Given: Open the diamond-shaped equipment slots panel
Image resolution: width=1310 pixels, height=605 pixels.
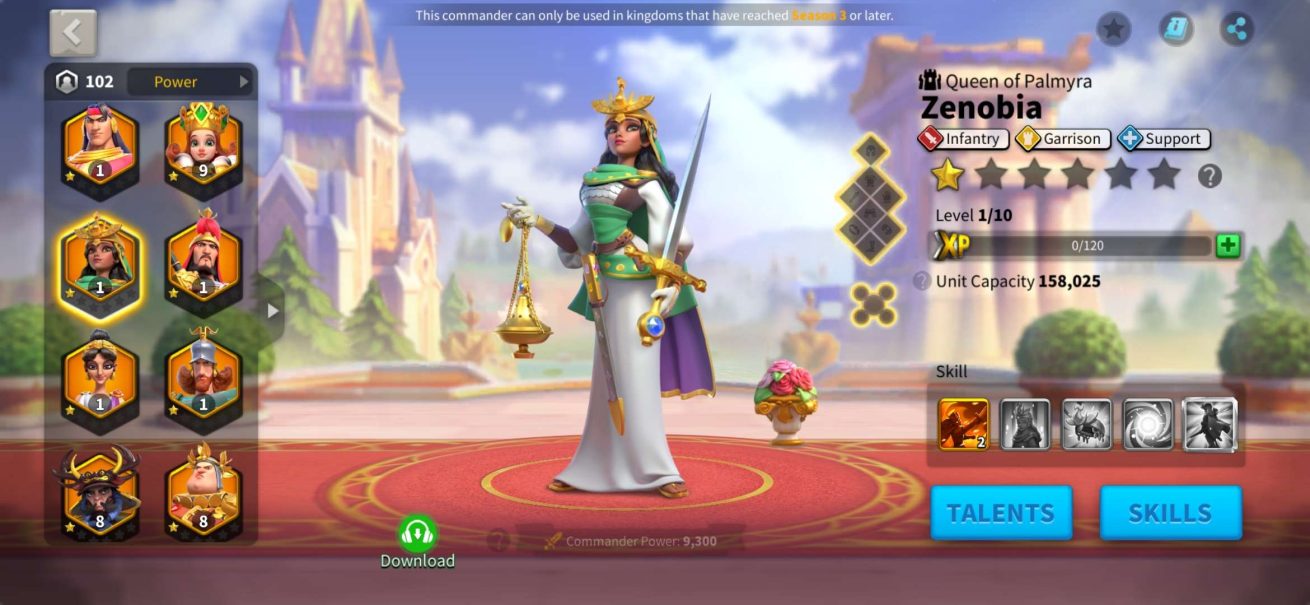Looking at the screenshot, I should pyautogui.click(x=870, y=198).
